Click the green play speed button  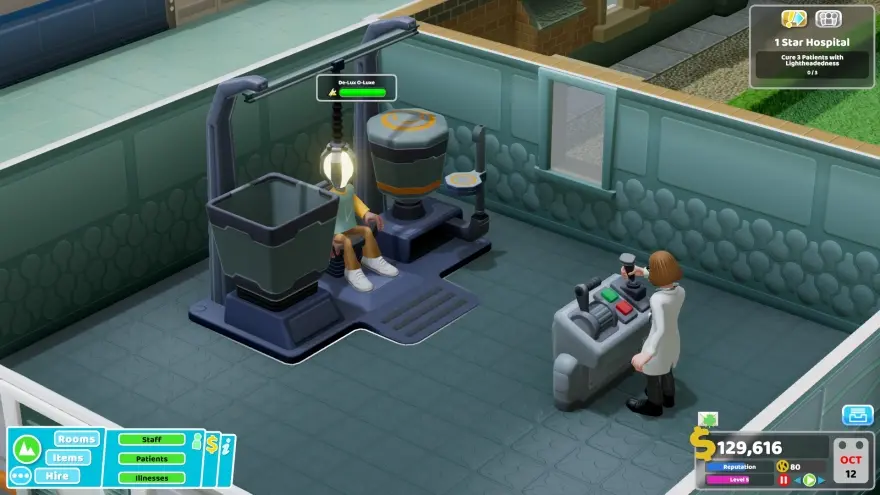coord(809,479)
